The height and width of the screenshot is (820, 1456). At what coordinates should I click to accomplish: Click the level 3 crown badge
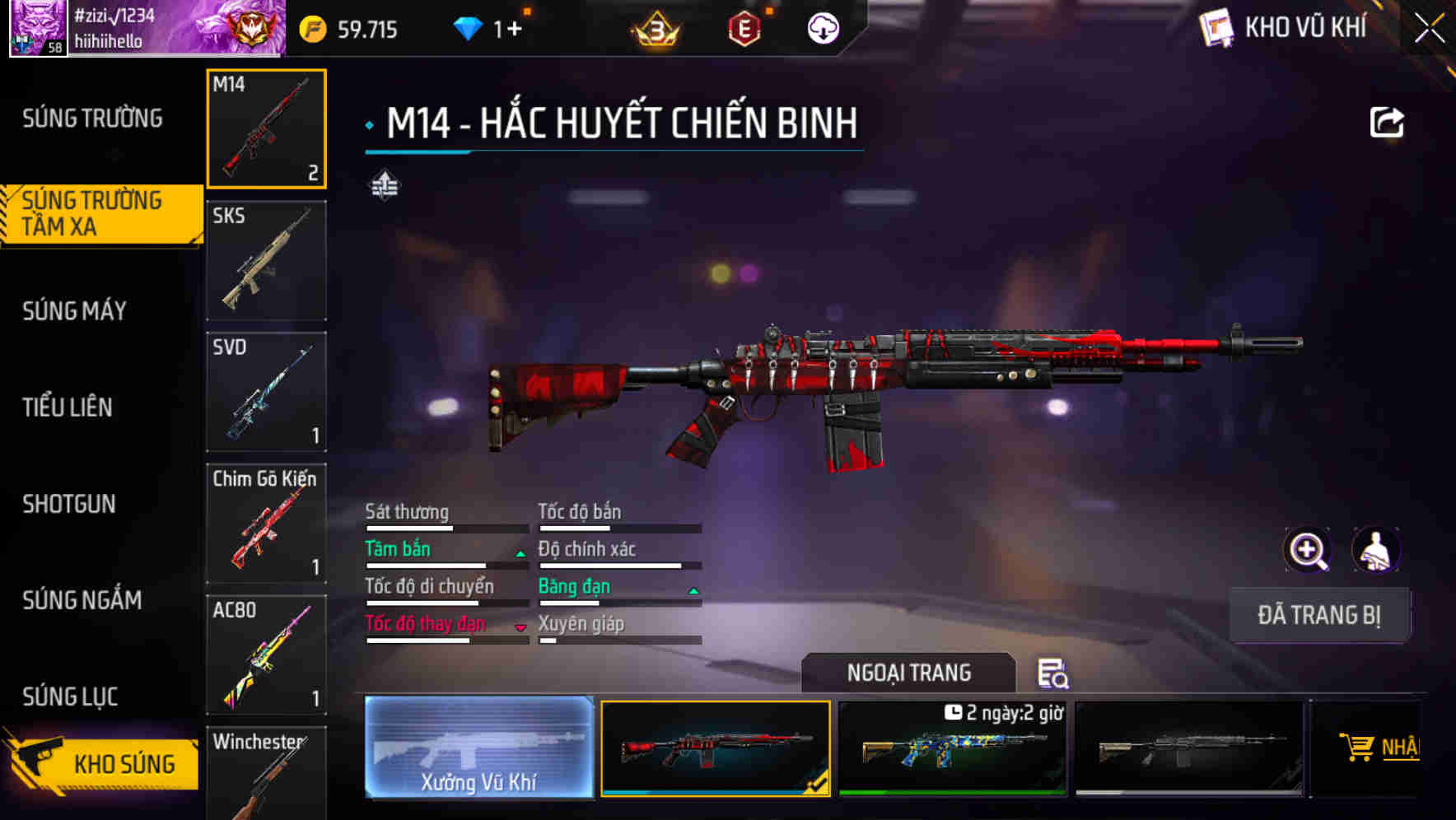tap(653, 30)
